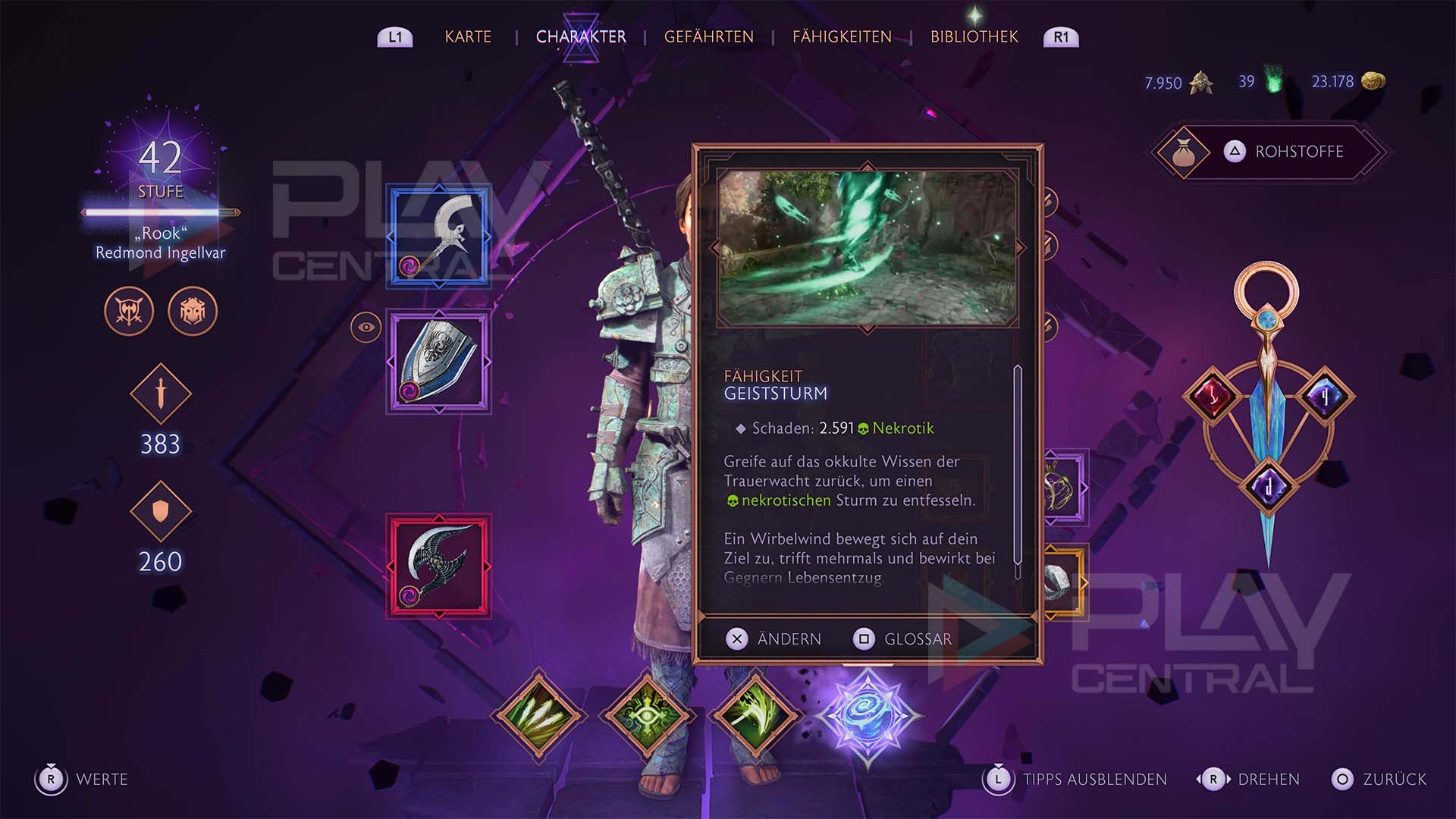Toggle the eye visibility icon

point(366,328)
